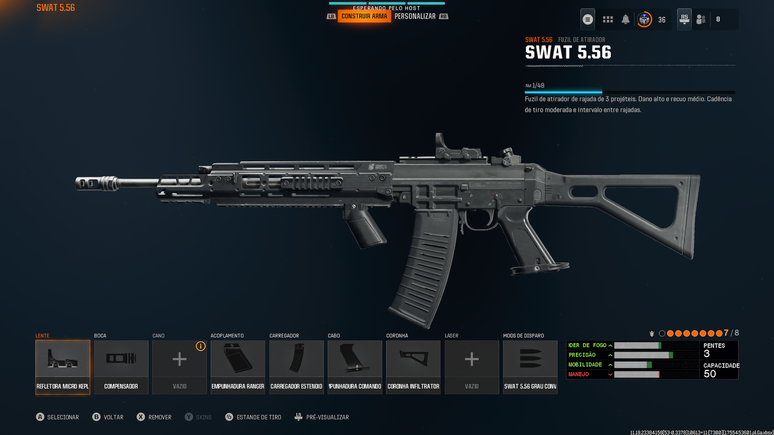Viewport: 774px width, 435px height.
Task: Open the grid menu icon
Action: tap(607, 19)
